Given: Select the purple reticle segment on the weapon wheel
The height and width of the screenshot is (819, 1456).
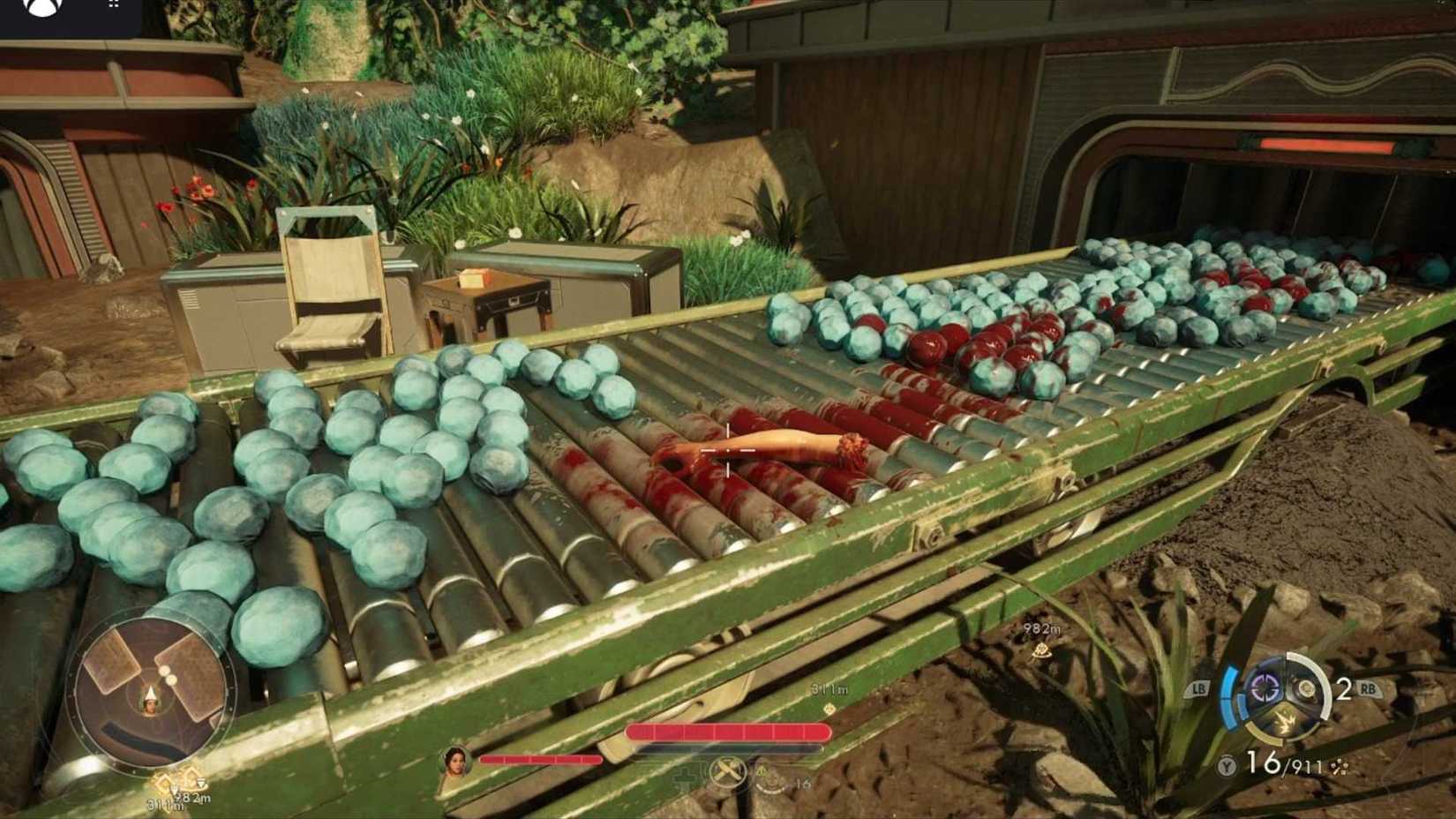Looking at the screenshot, I should pos(1265,688).
